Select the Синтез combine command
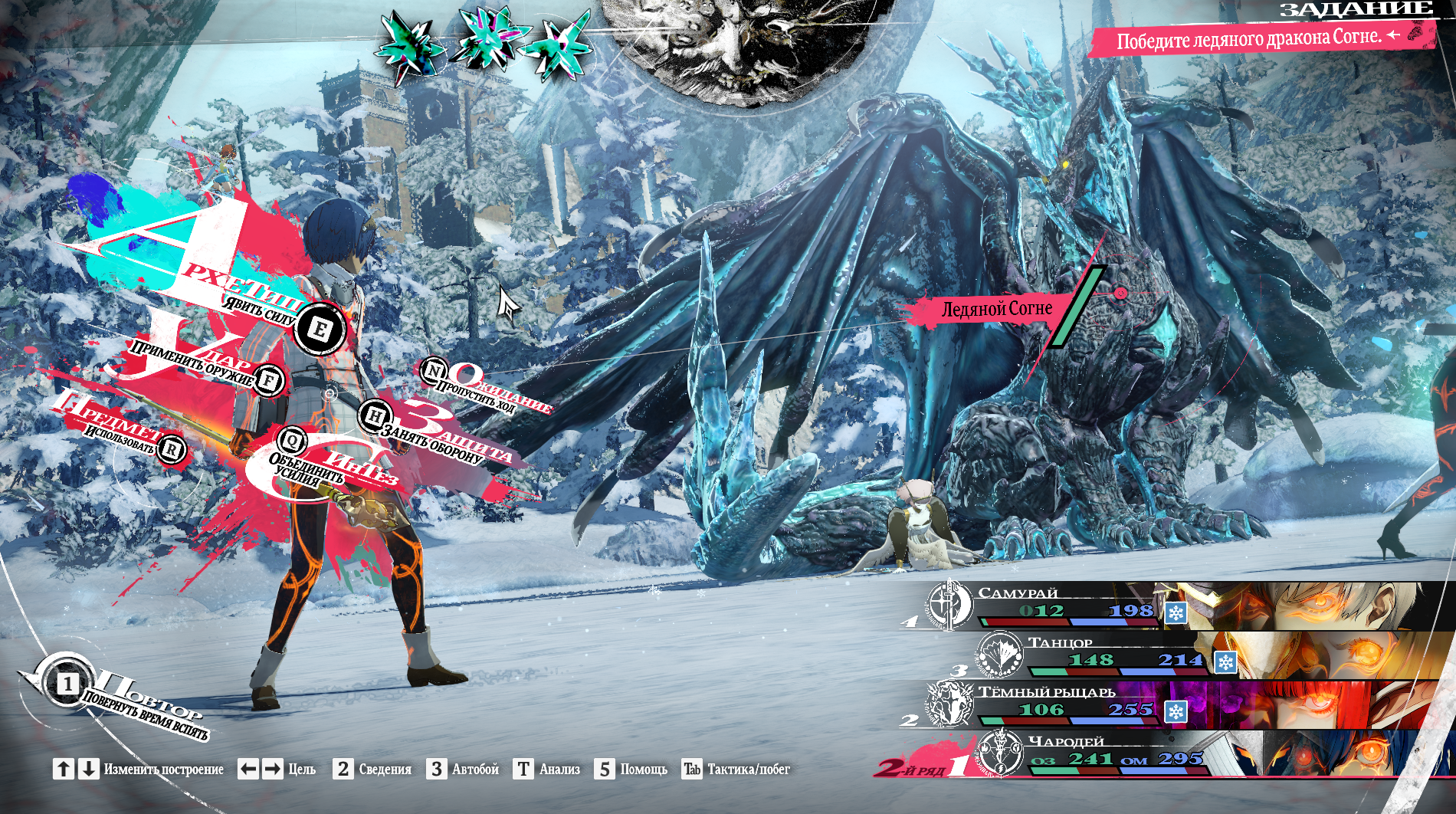Viewport: 1456px width, 814px height. tap(292, 441)
